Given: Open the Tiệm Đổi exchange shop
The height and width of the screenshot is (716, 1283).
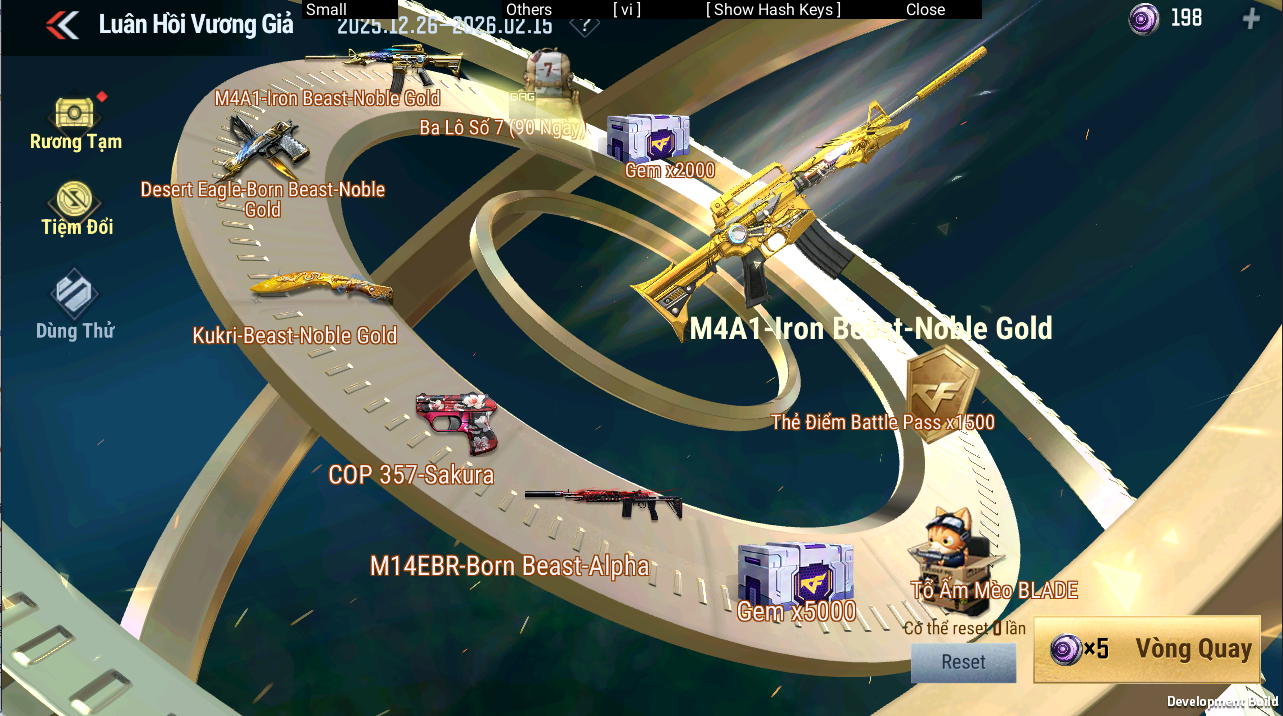Looking at the screenshot, I should point(76,208).
